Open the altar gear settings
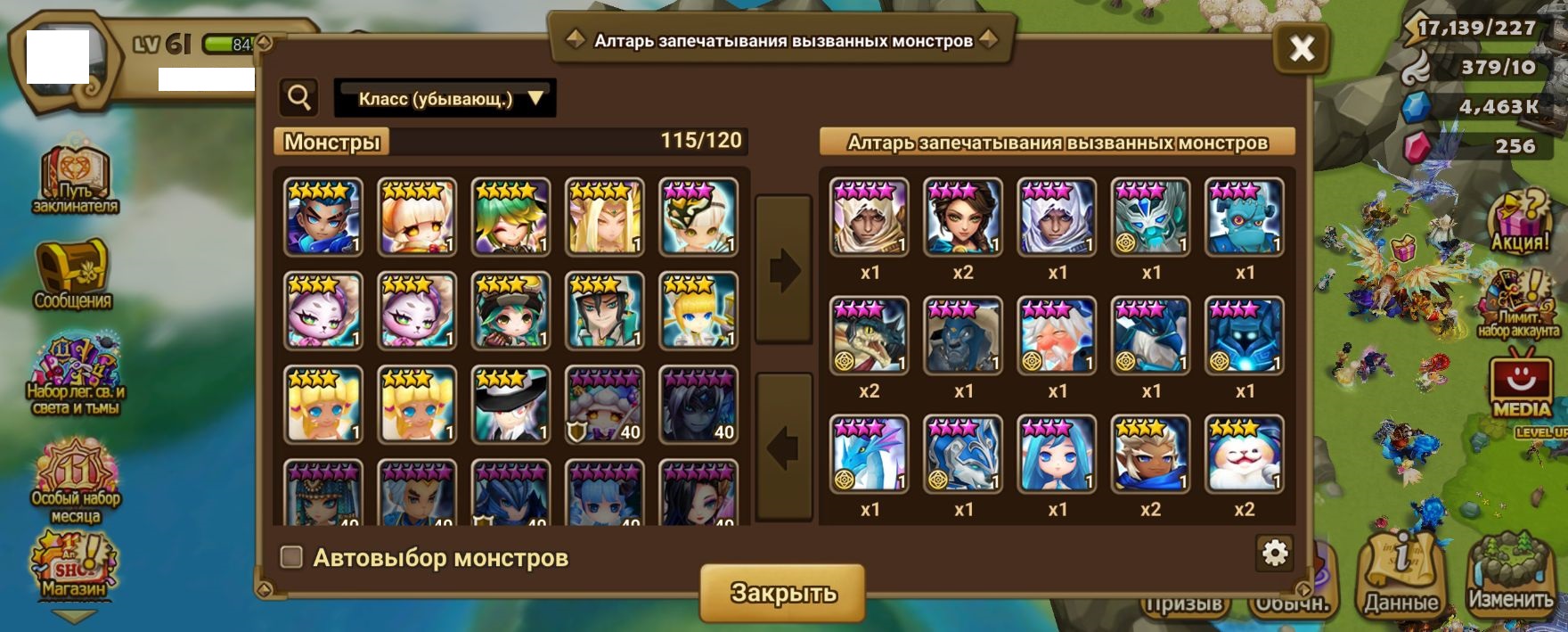The height and width of the screenshot is (632, 1568). pyautogui.click(x=1275, y=554)
